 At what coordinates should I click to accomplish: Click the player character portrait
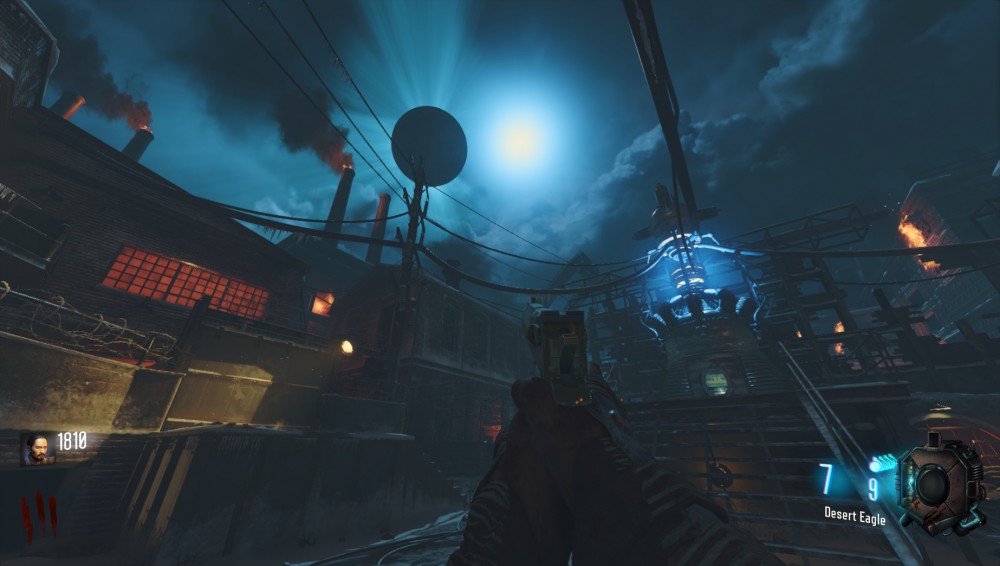tap(39, 448)
